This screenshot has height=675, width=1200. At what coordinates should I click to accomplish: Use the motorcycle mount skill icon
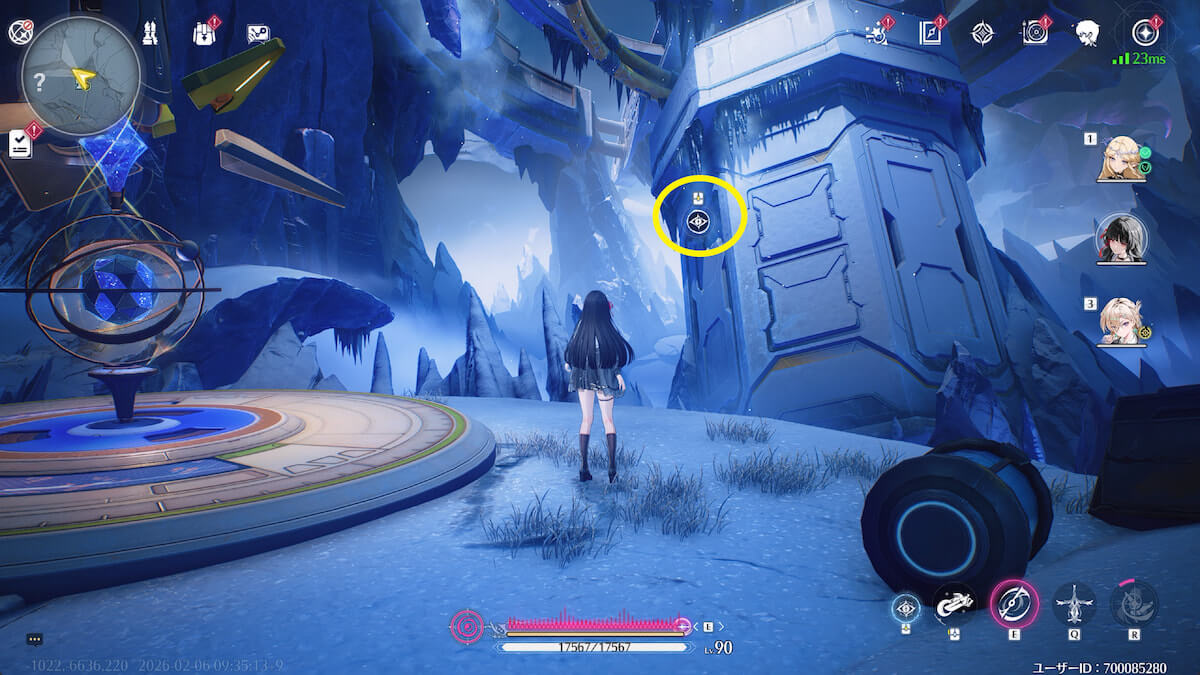pos(955,604)
